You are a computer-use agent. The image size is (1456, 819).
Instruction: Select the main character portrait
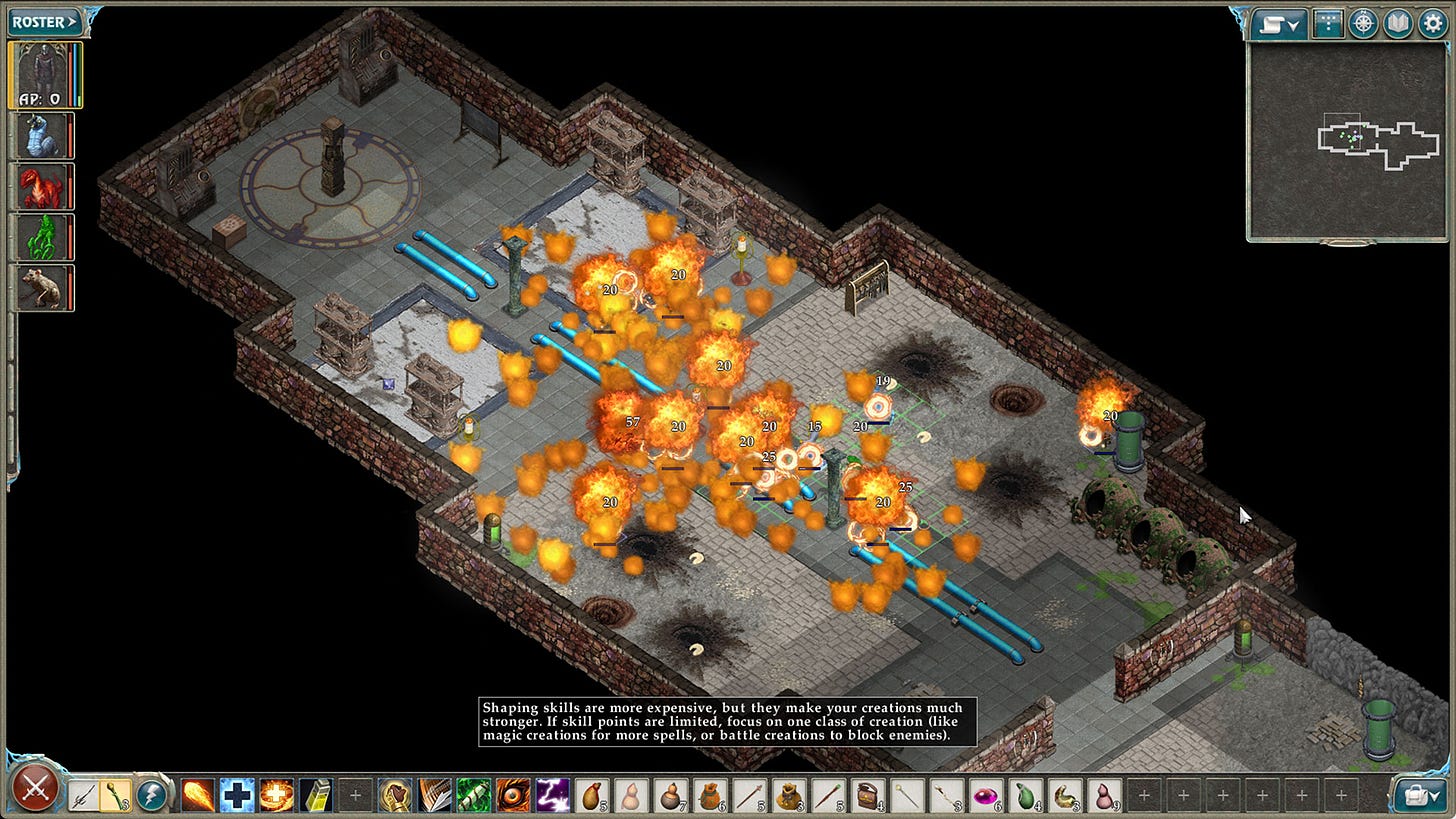click(45, 74)
